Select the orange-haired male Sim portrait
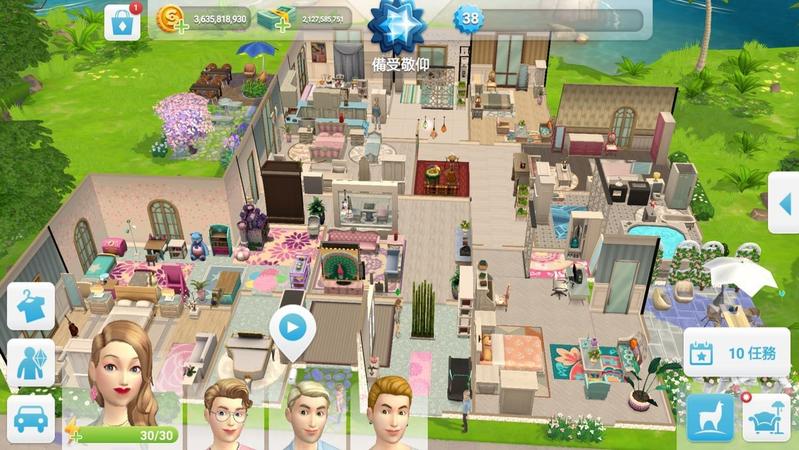This screenshot has height=450, width=799. (391, 412)
